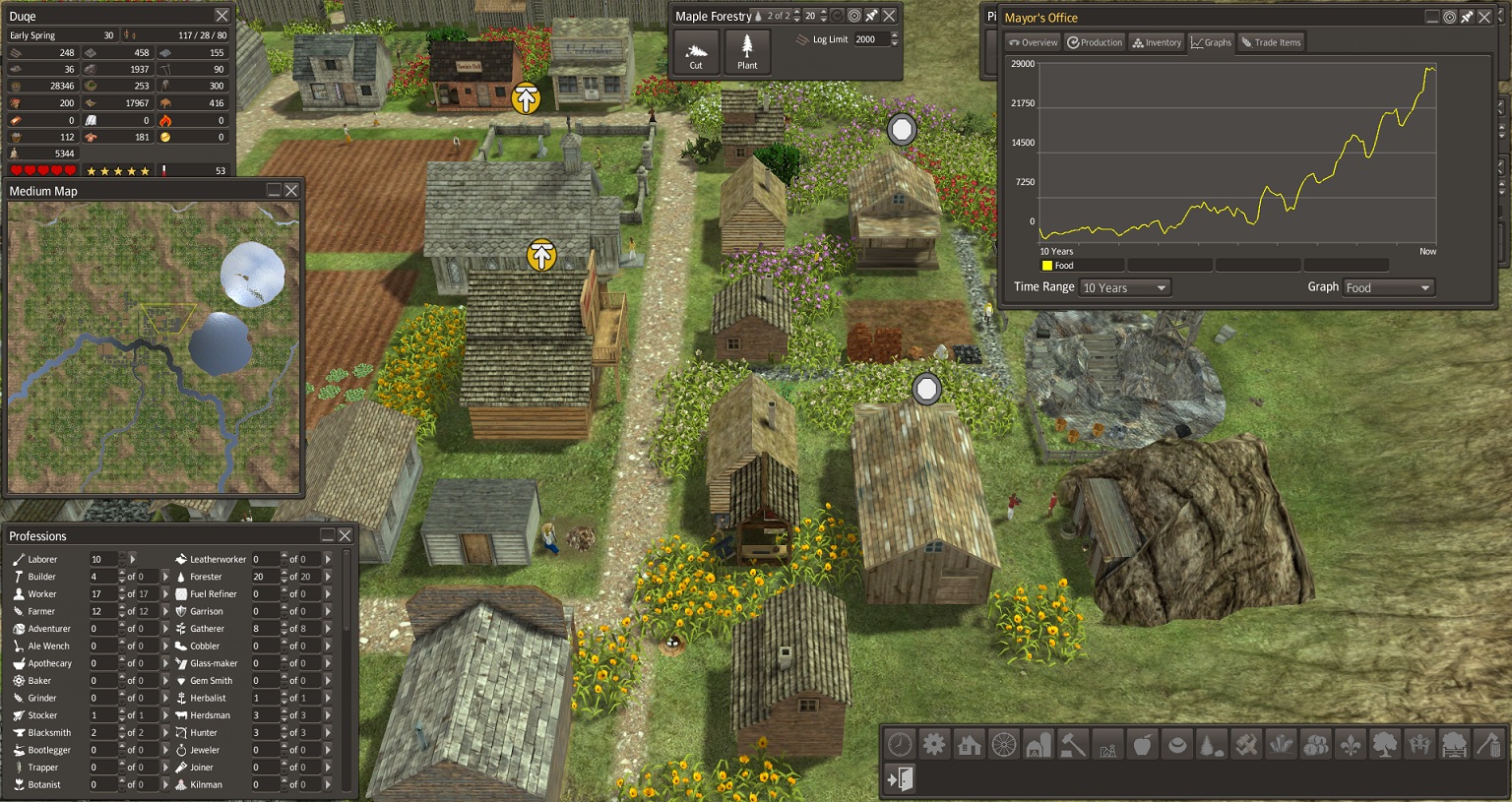Viewport: 1512px width, 802px height.
Task: Close the Professions window
Action: pyautogui.click(x=345, y=535)
